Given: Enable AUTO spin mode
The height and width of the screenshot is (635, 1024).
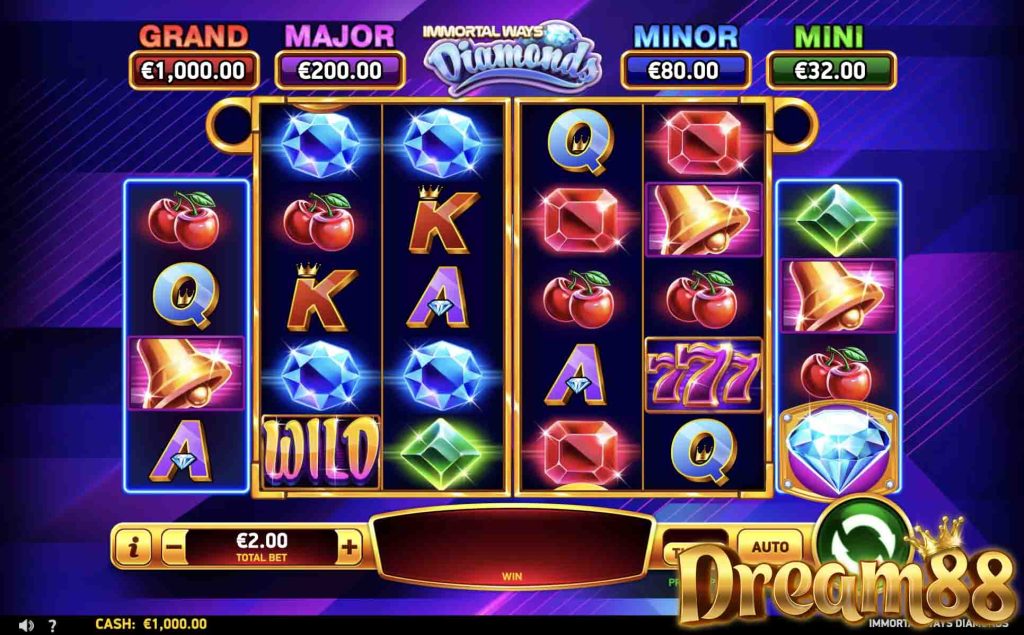Looking at the screenshot, I should click(769, 547).
